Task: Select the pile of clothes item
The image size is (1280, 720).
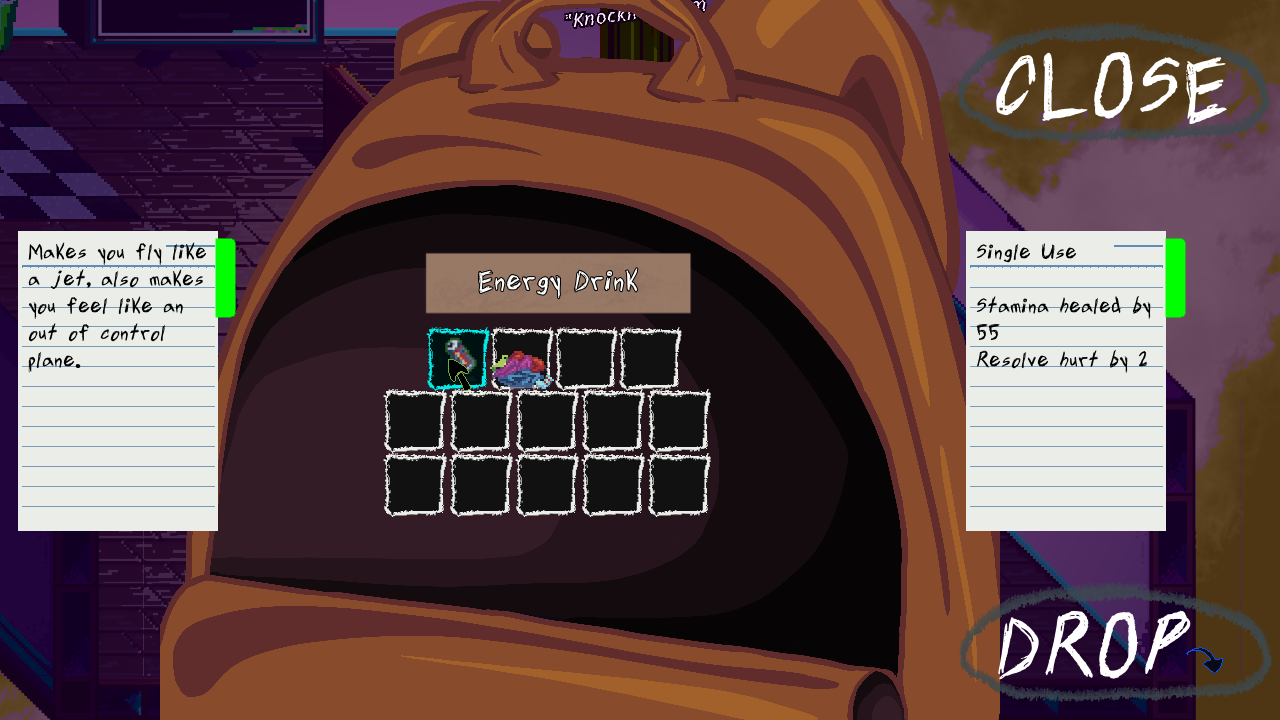Action: click(x=522, y=360)
